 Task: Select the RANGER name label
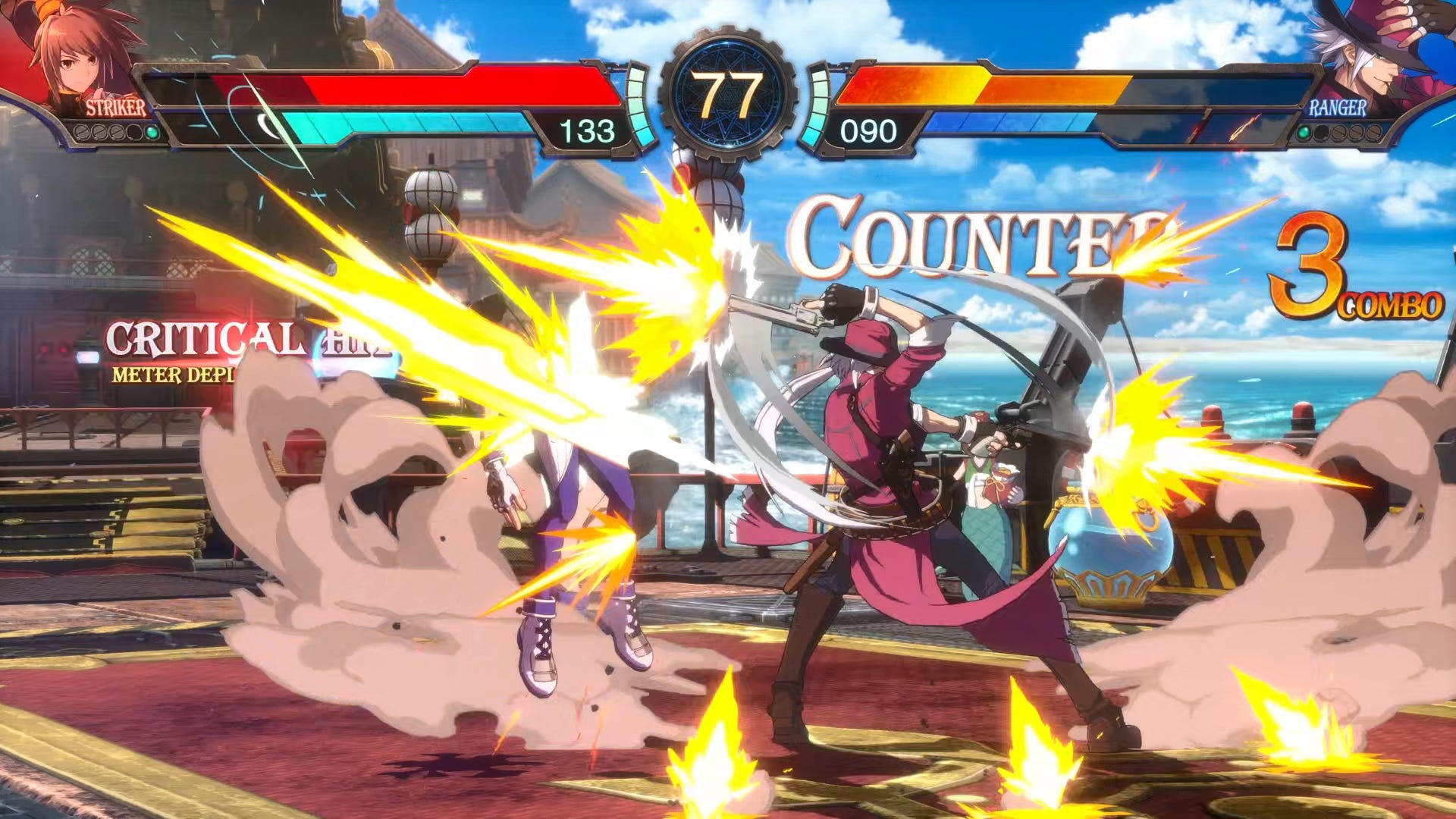tap(1338, 108)
